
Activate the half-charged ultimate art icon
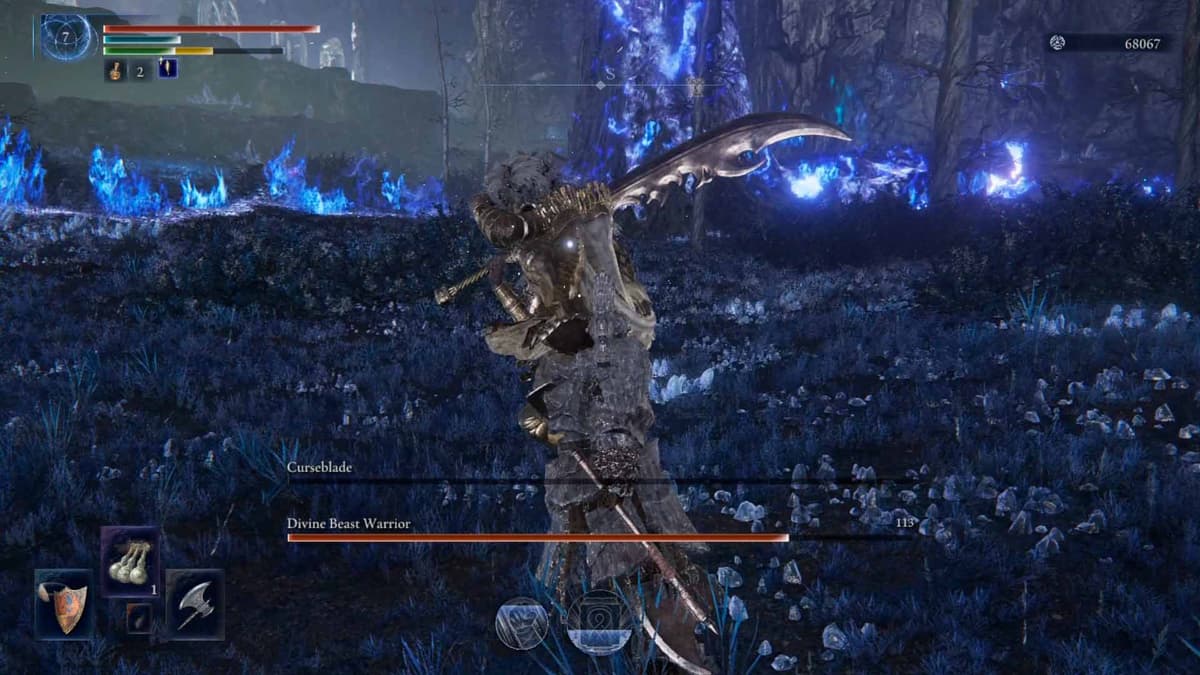click(x=598, y=622)
